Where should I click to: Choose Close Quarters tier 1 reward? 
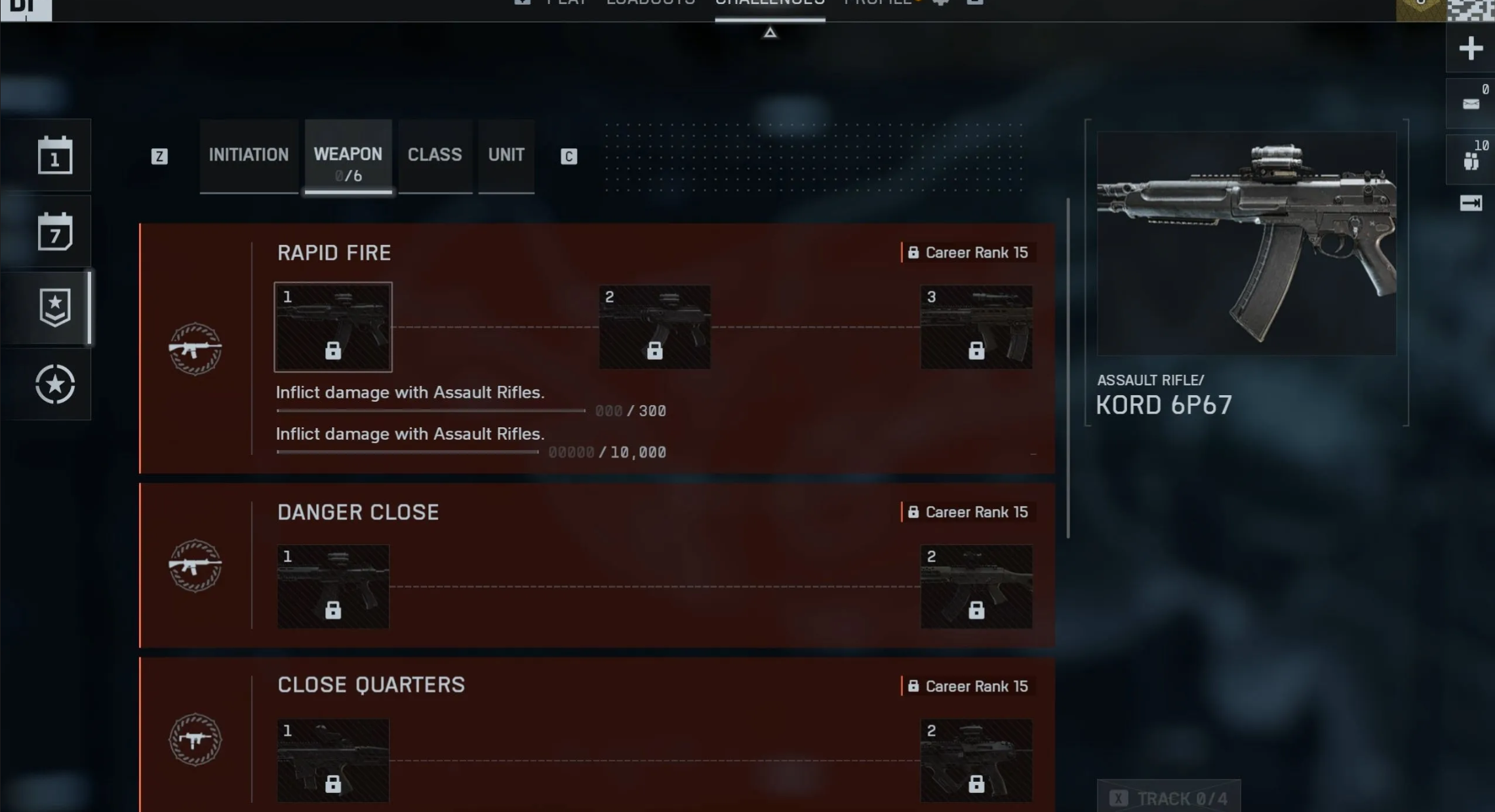333,760
